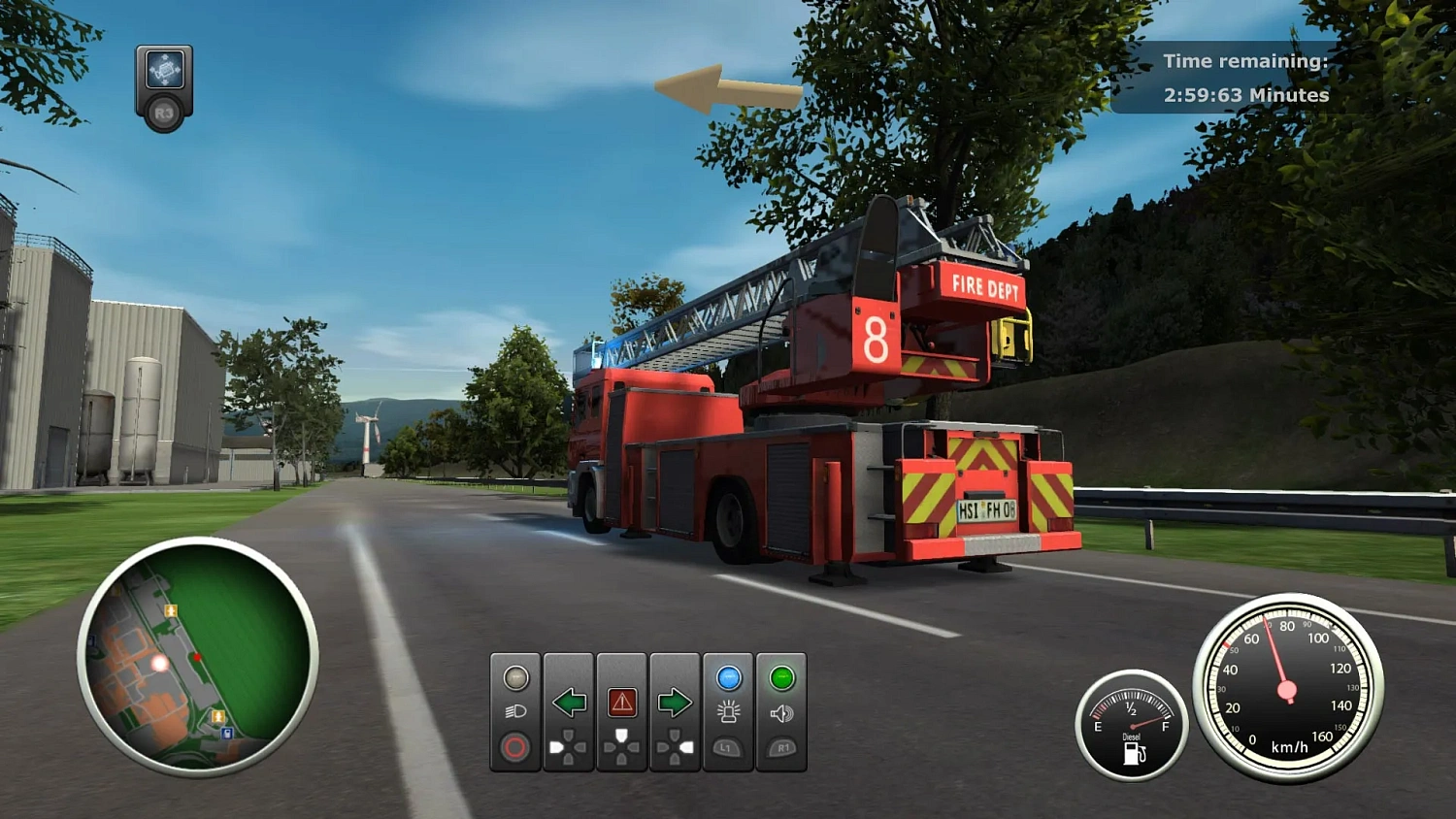Screen dimensions: 1456x819
Task: Click the blue emergency beacon icon
Action: click(729, 676)
